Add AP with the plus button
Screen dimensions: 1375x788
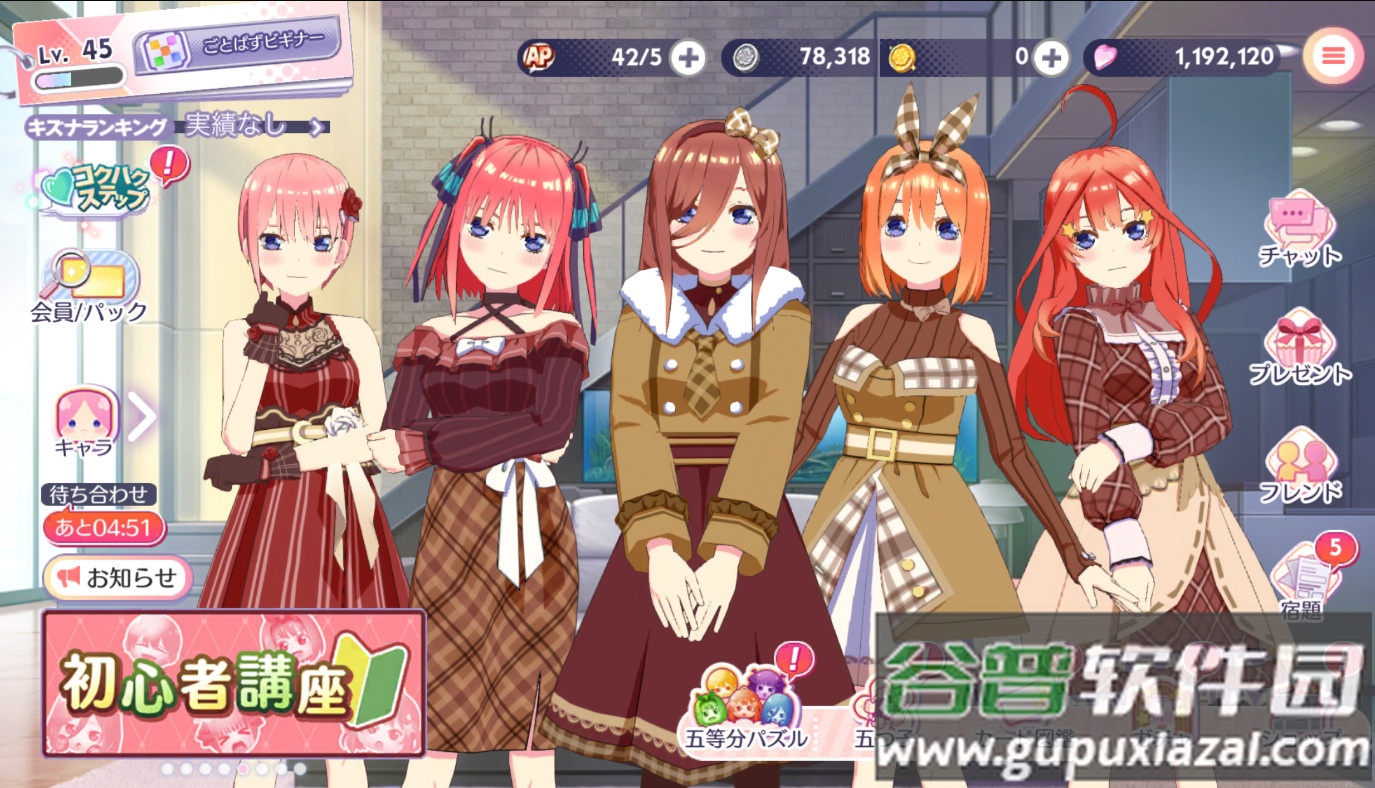click(688, 57)
